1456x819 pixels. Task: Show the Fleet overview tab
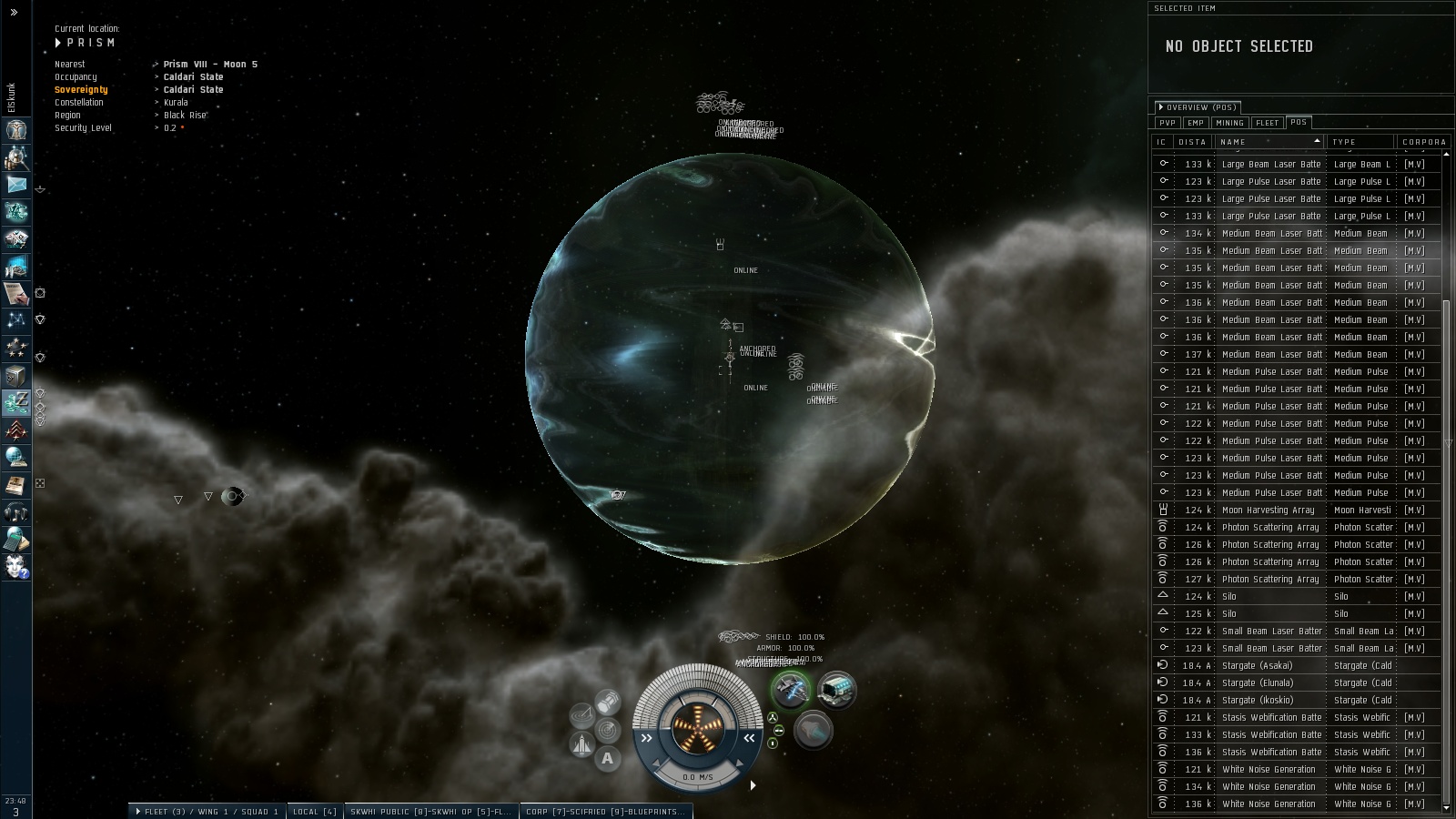[1267, 123]
